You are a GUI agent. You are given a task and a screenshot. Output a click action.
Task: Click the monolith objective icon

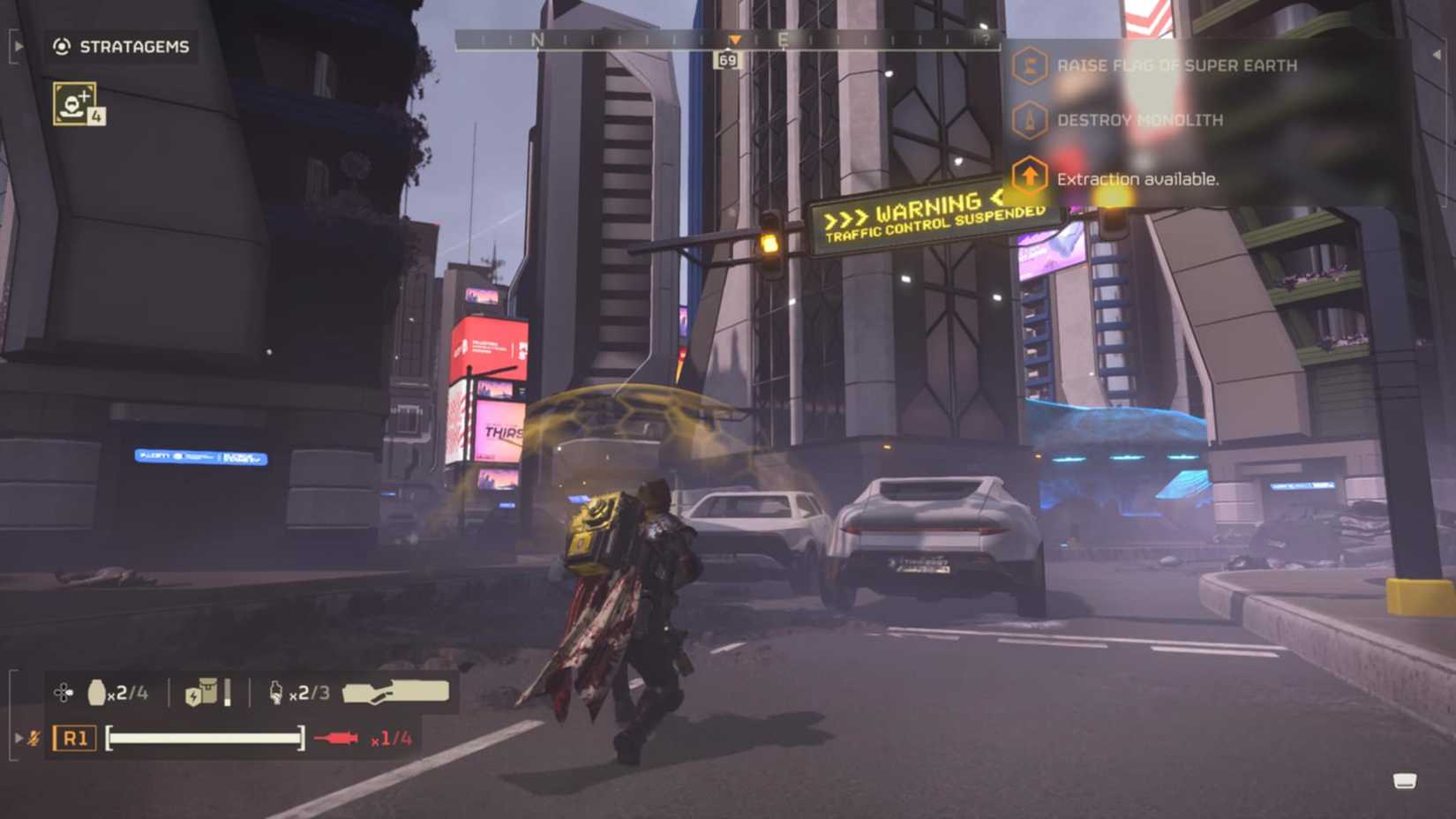[x=1029, y=118]
